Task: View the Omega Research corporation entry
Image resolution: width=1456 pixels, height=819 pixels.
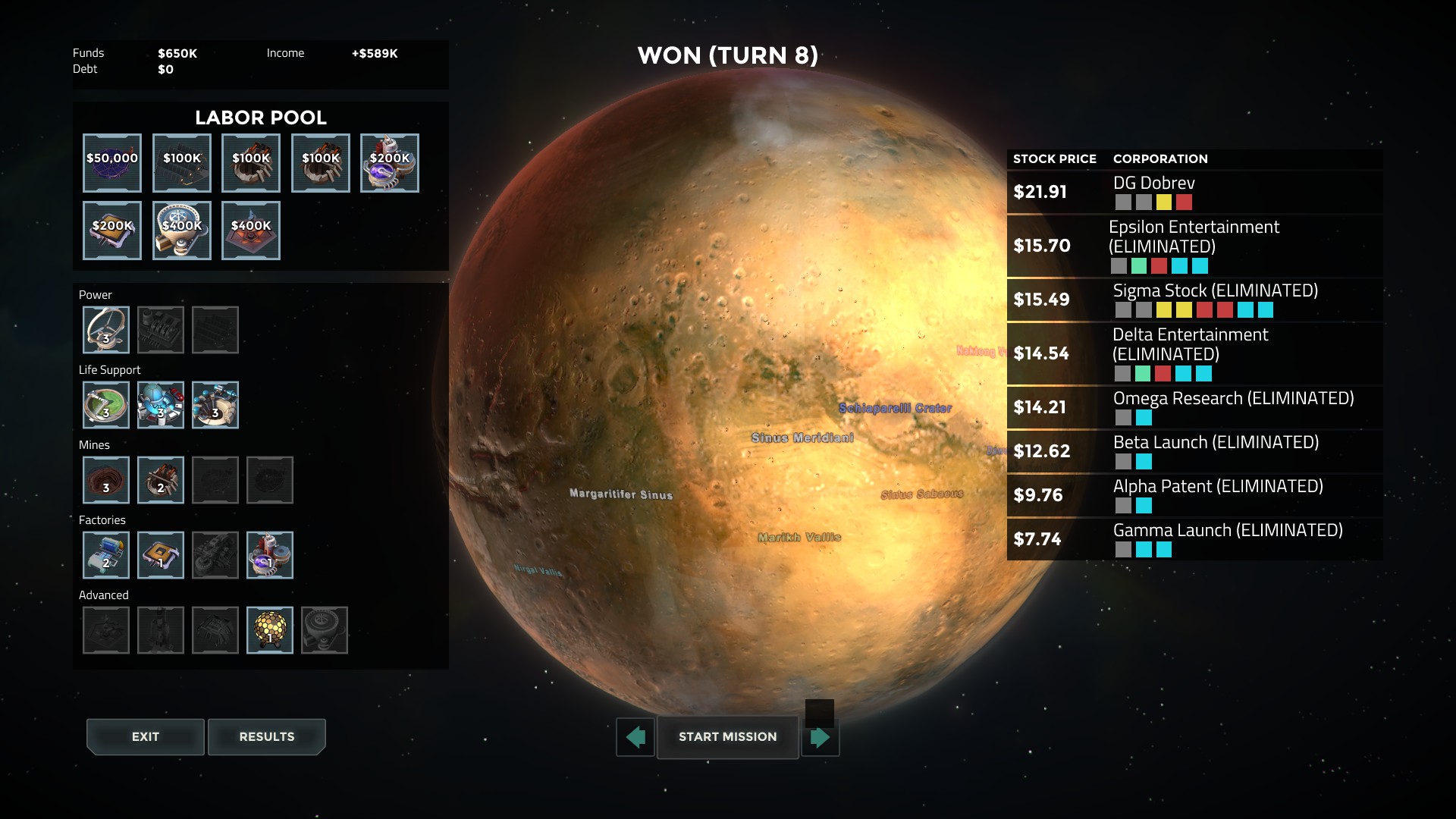Action: pyautogui.click(x=1194, y=407)
